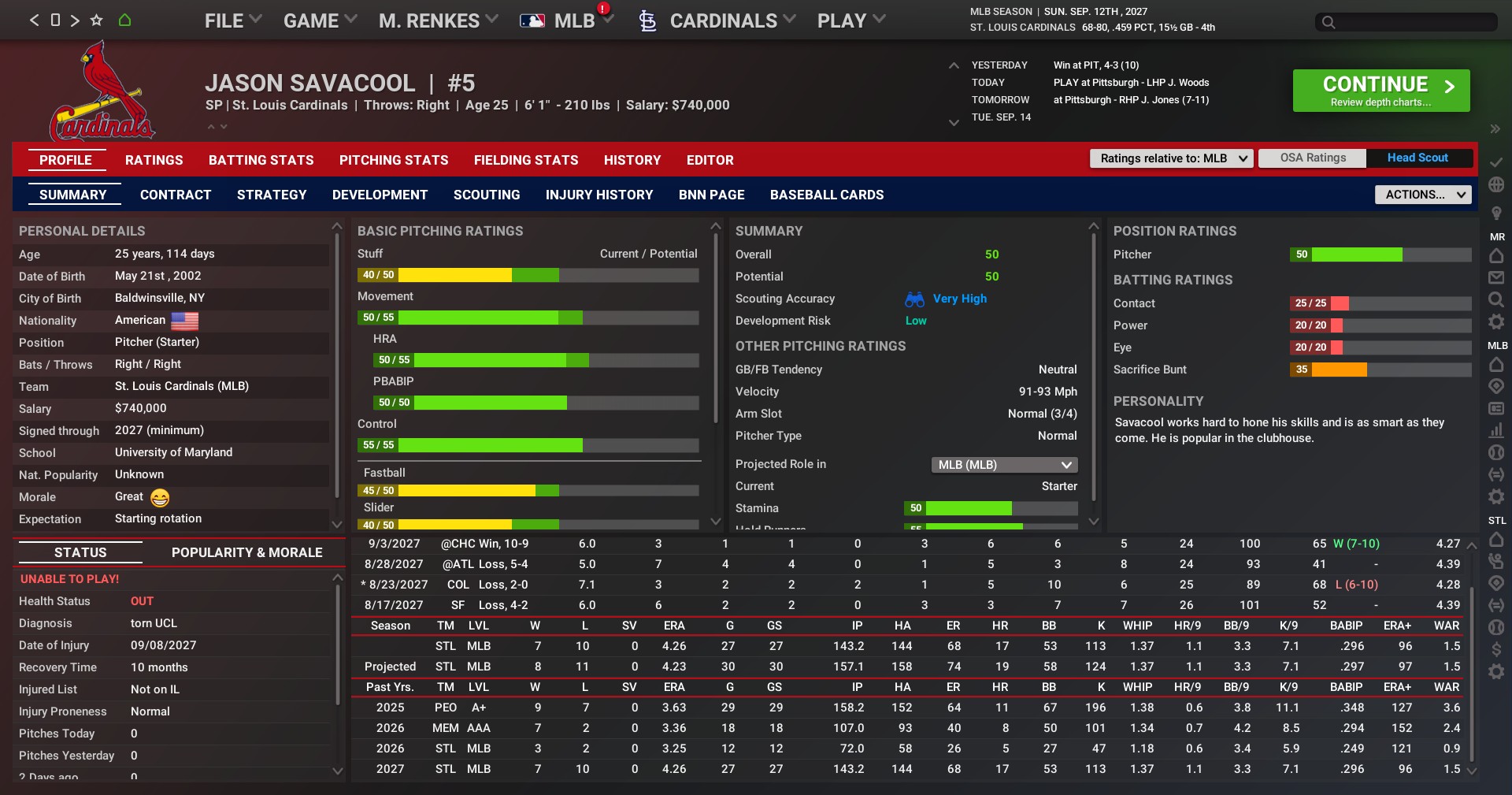Switch to Popularity & Morale panel
The width and height of the screenshot is (1512, 795).
click(x=246, y=552)
